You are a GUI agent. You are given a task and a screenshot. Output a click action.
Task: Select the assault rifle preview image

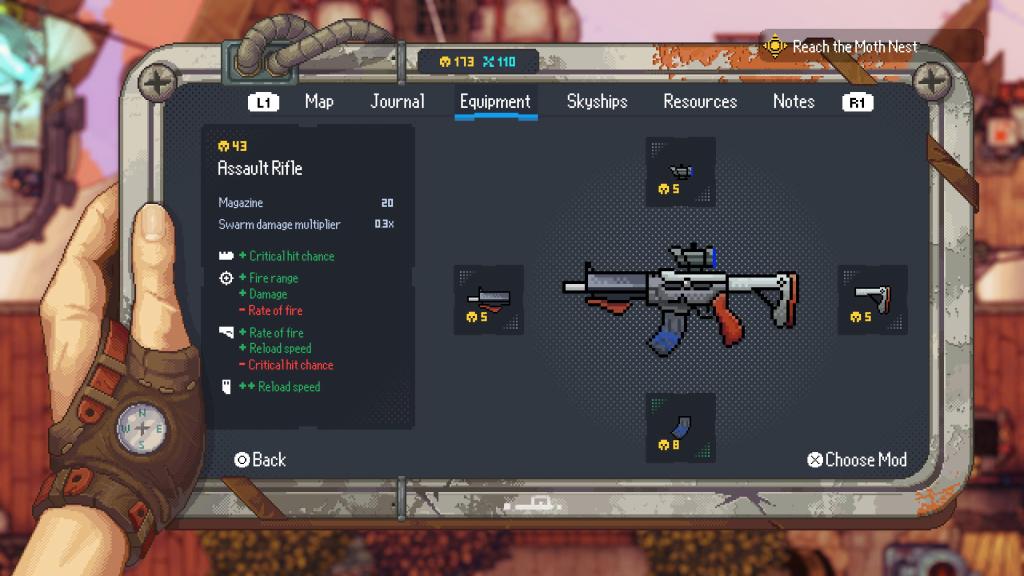tap(680, 295)
